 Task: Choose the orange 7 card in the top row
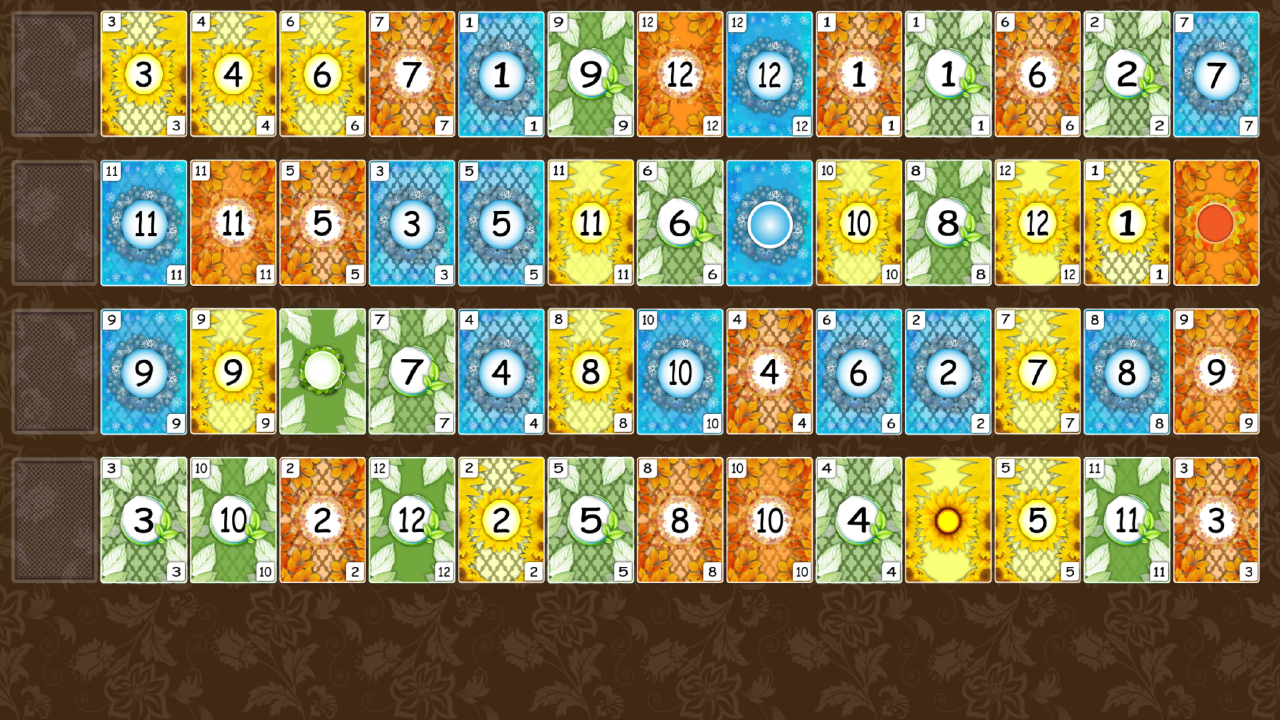[x=411, y=71]
